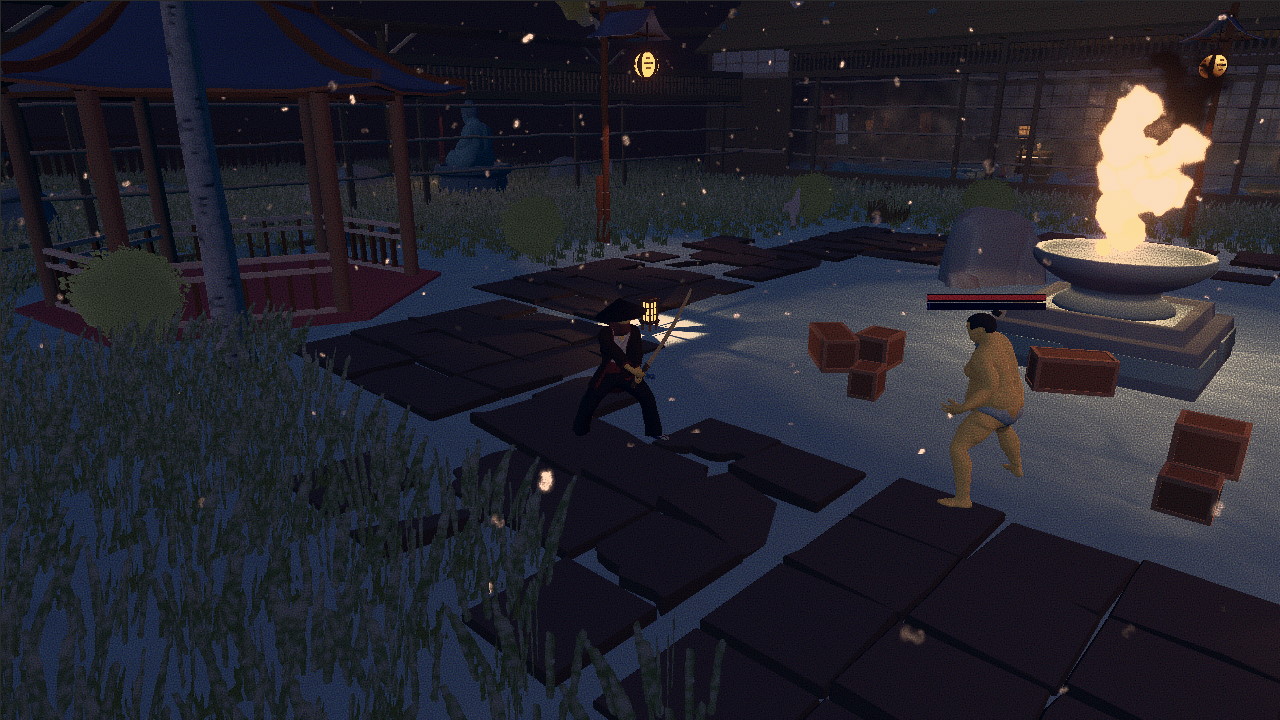Viewport: 1280px width, 720px height.
Task: Click the long crate right of the sumo
Action: (x=1070, y=370)
